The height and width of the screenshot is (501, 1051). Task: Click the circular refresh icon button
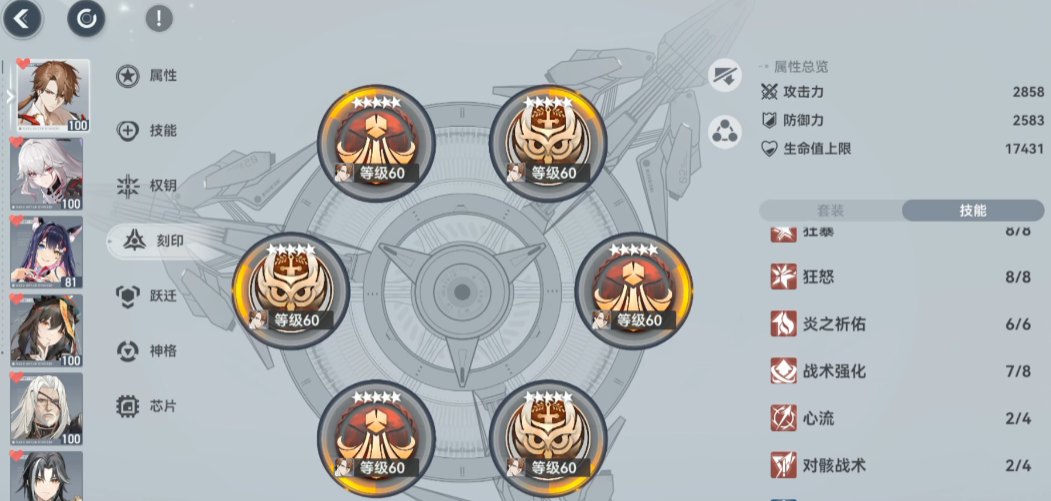[86, 18]
